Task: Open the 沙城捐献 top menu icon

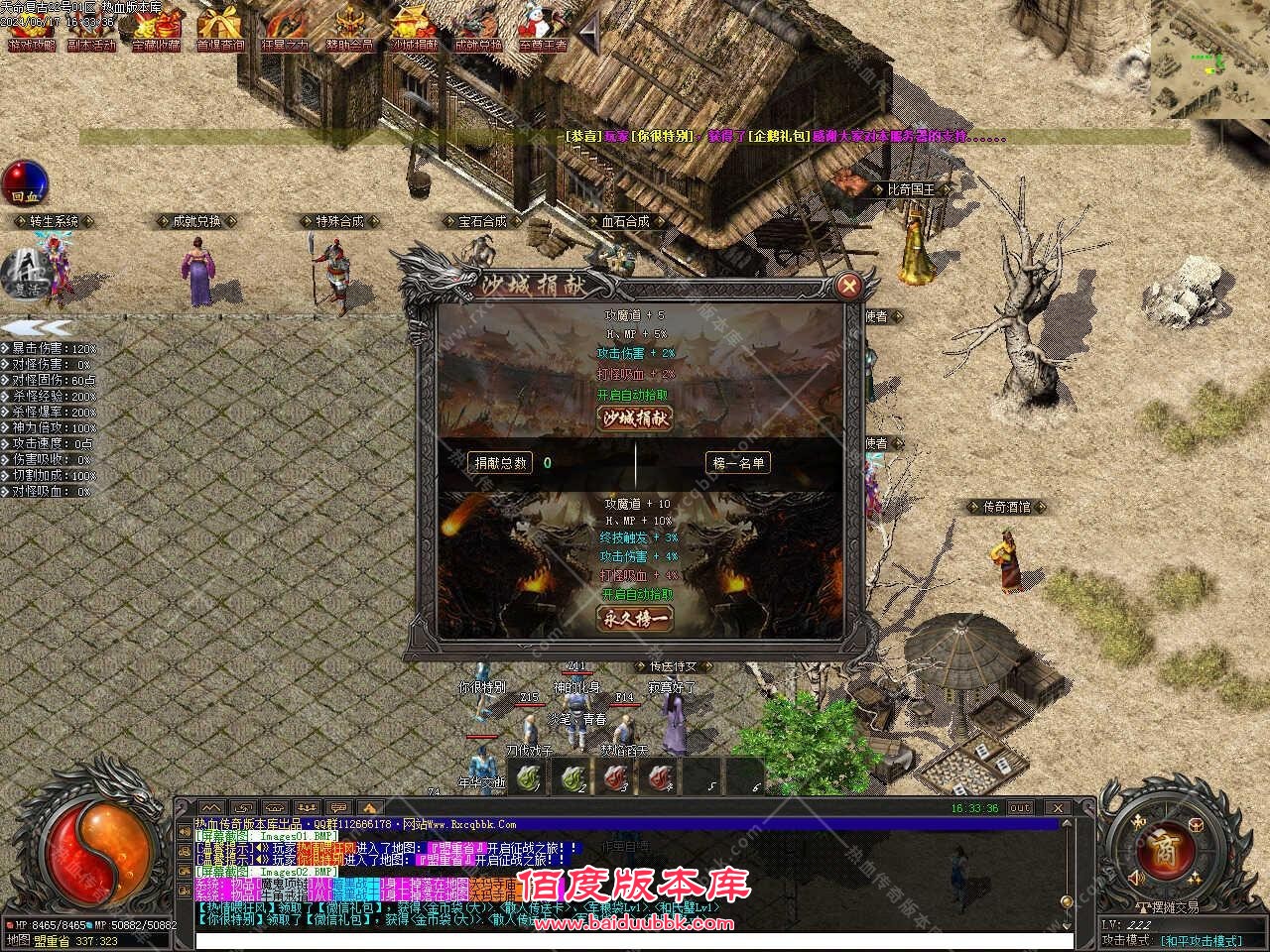Action: 413,28
